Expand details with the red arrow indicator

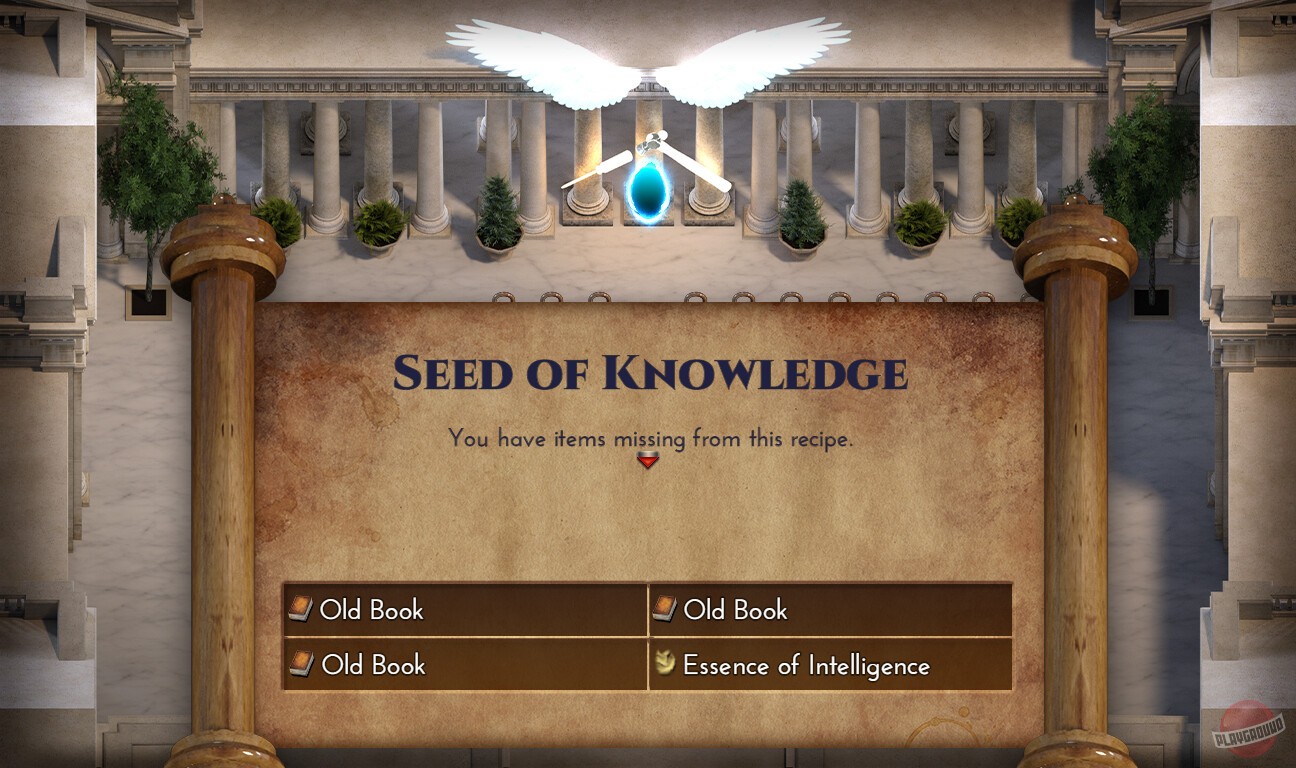coord(648,461)
